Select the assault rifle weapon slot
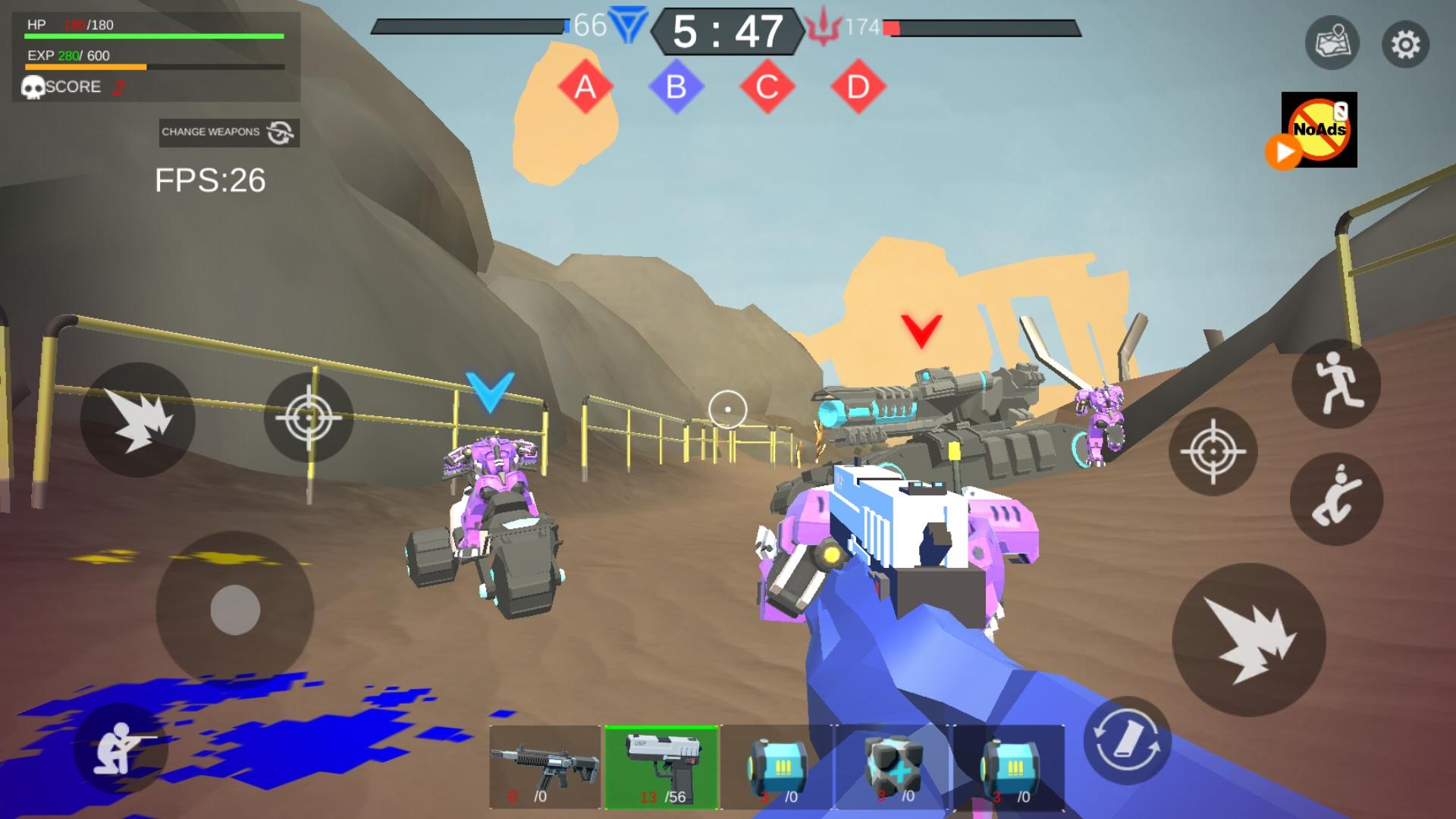This screenshot has height=819, width=1456. (543, 766)
